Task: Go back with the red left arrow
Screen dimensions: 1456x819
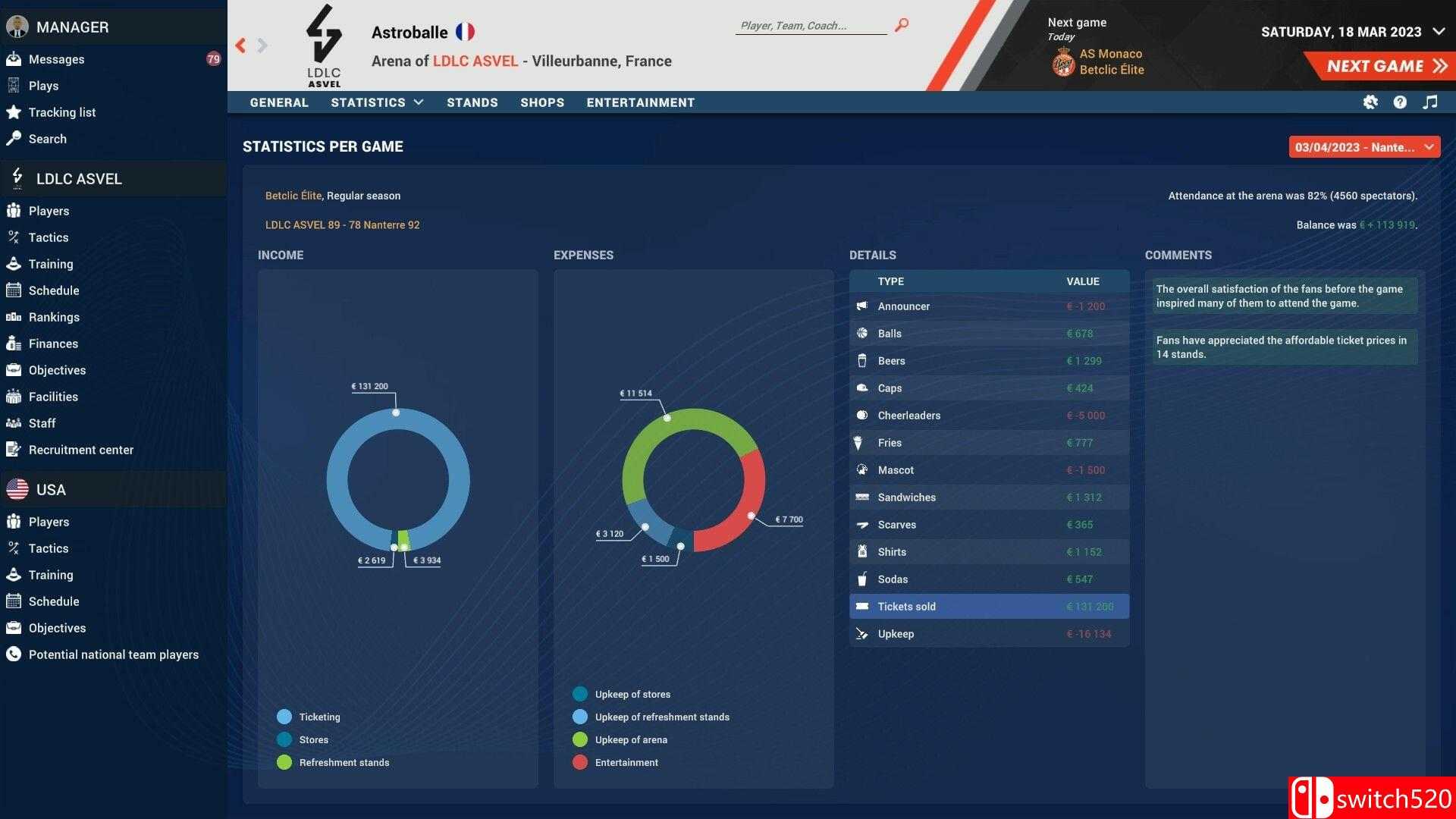Action: pyautogui.click(x=241, y=45)
